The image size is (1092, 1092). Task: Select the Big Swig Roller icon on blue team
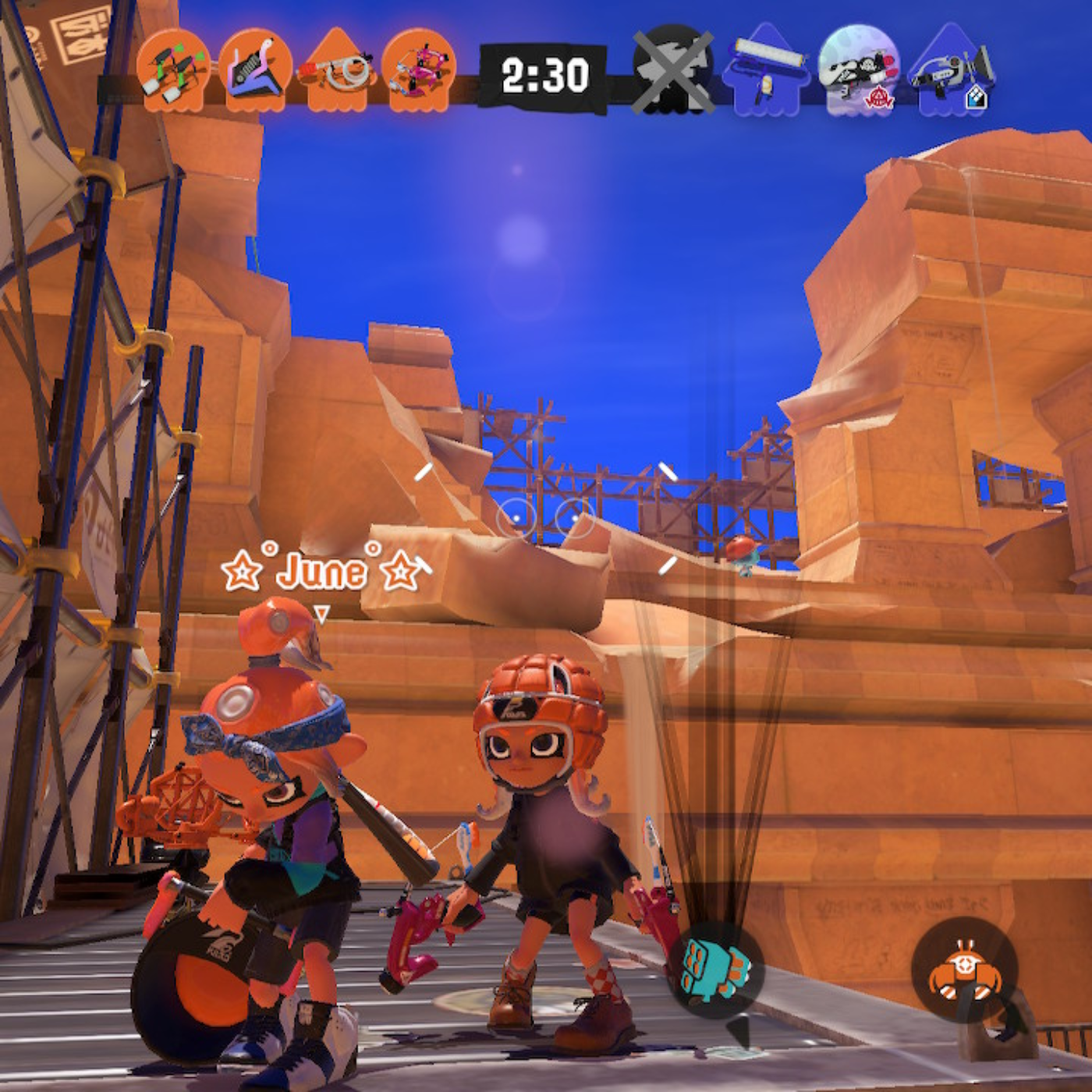767,74
